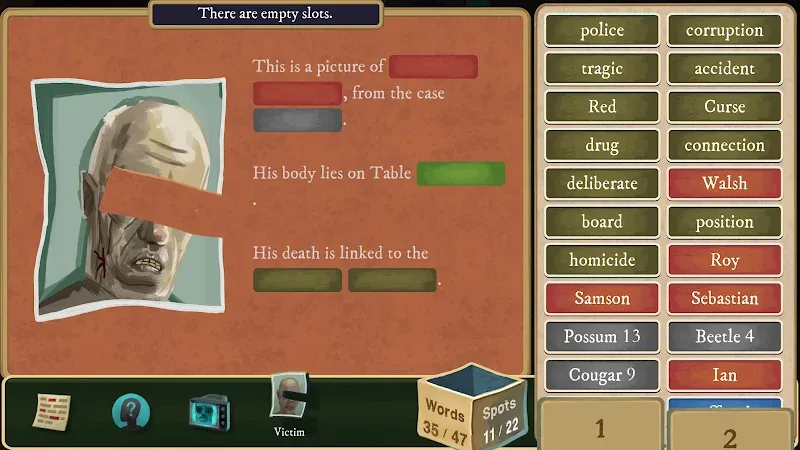800x450 pixels.
Task: Pick the 'drug' word tile
Action: [x=602, y=145]
